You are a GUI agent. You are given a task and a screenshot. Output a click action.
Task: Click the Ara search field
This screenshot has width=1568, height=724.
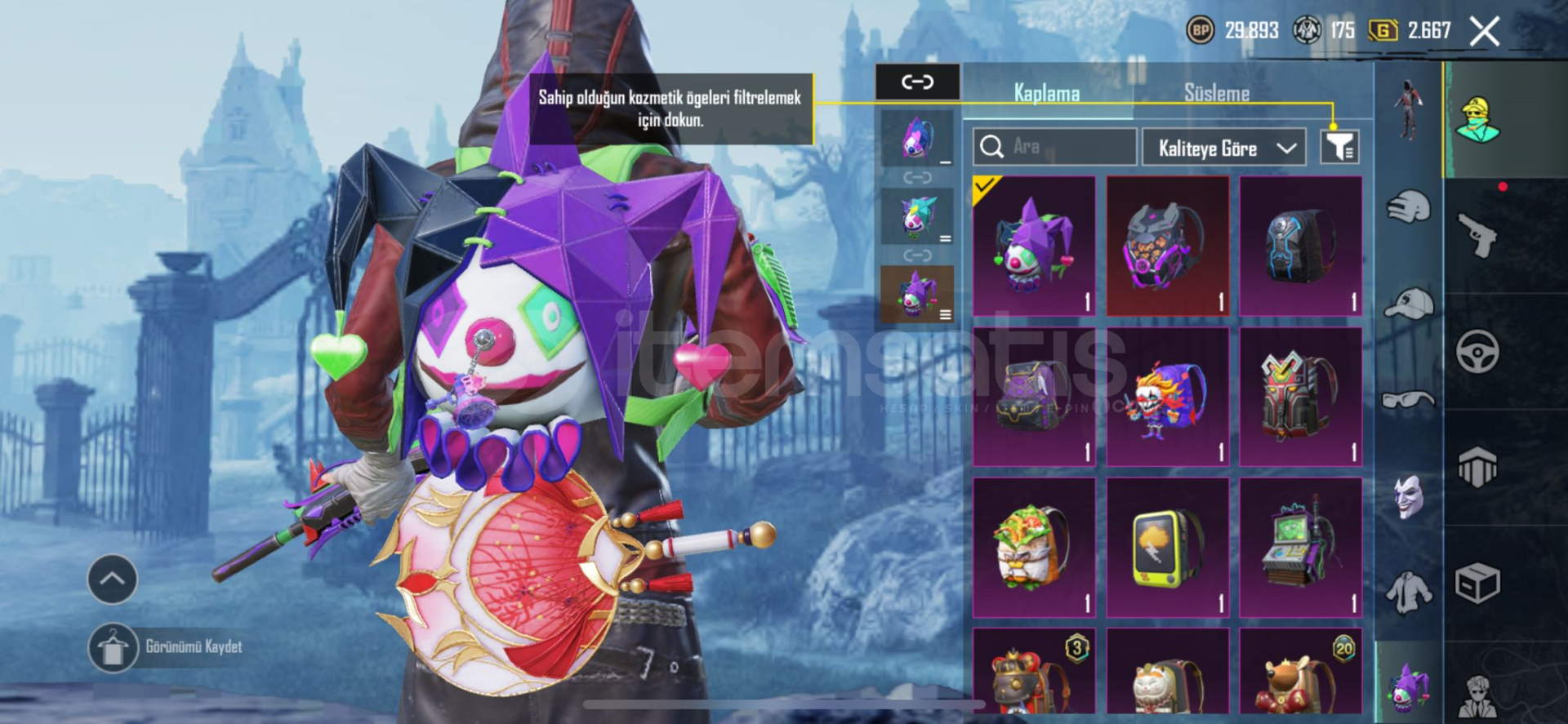click(x=1054, y=147)
